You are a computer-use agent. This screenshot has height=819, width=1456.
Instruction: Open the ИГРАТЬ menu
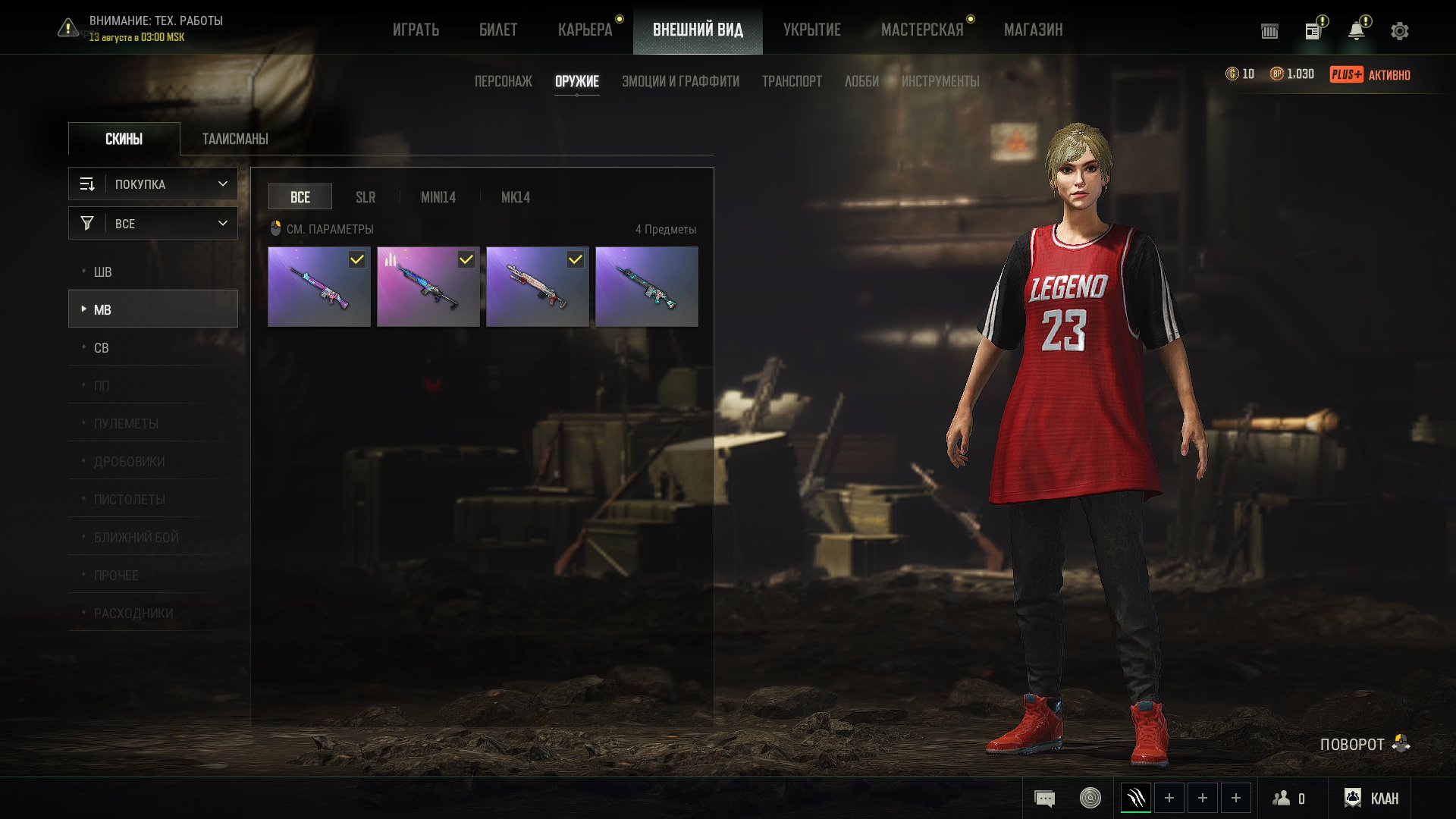tap(416, 30)
